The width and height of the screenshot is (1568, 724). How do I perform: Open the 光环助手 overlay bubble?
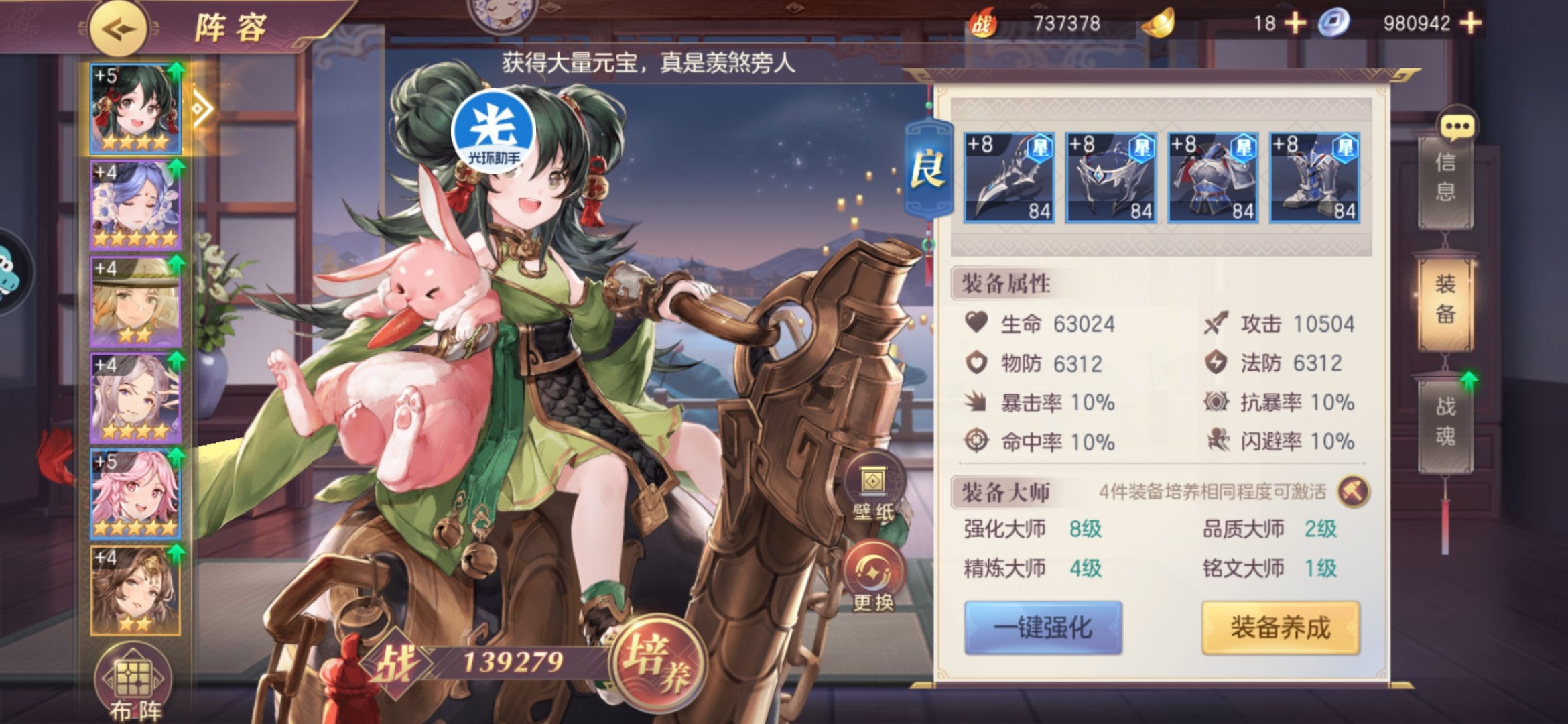click(494, 131)
